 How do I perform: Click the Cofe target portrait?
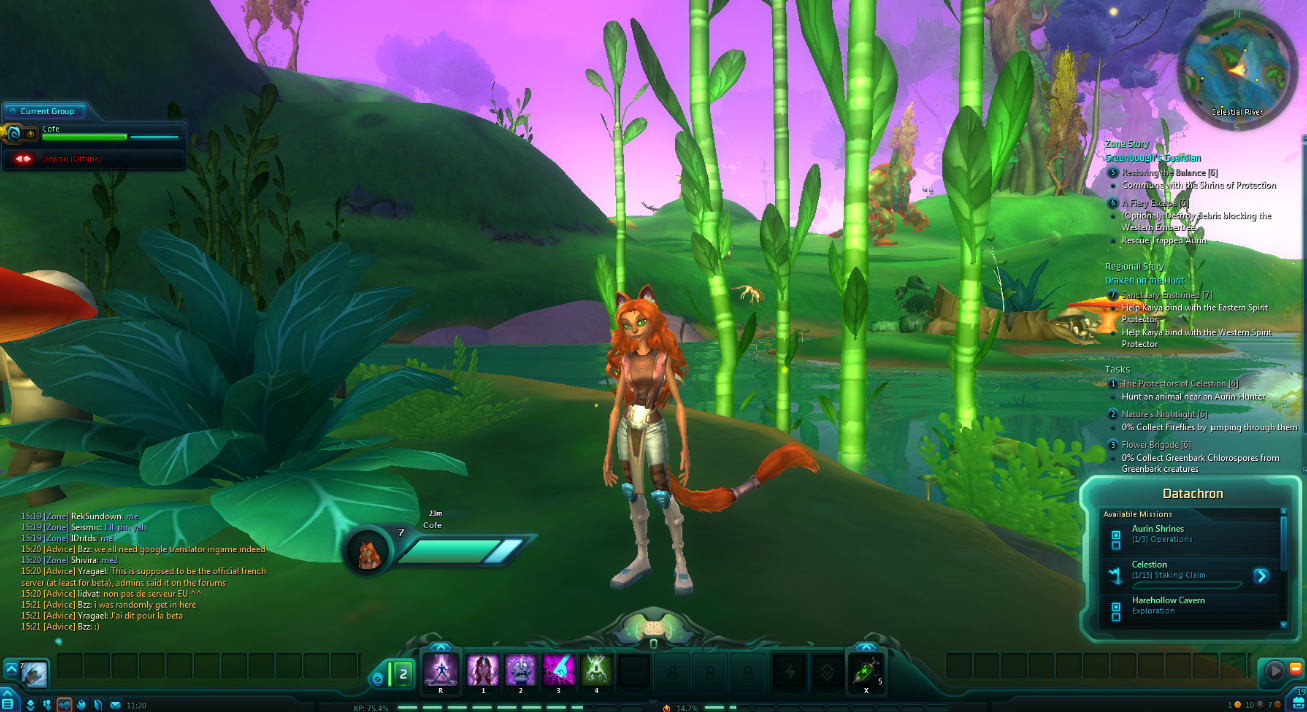[369, 552]
